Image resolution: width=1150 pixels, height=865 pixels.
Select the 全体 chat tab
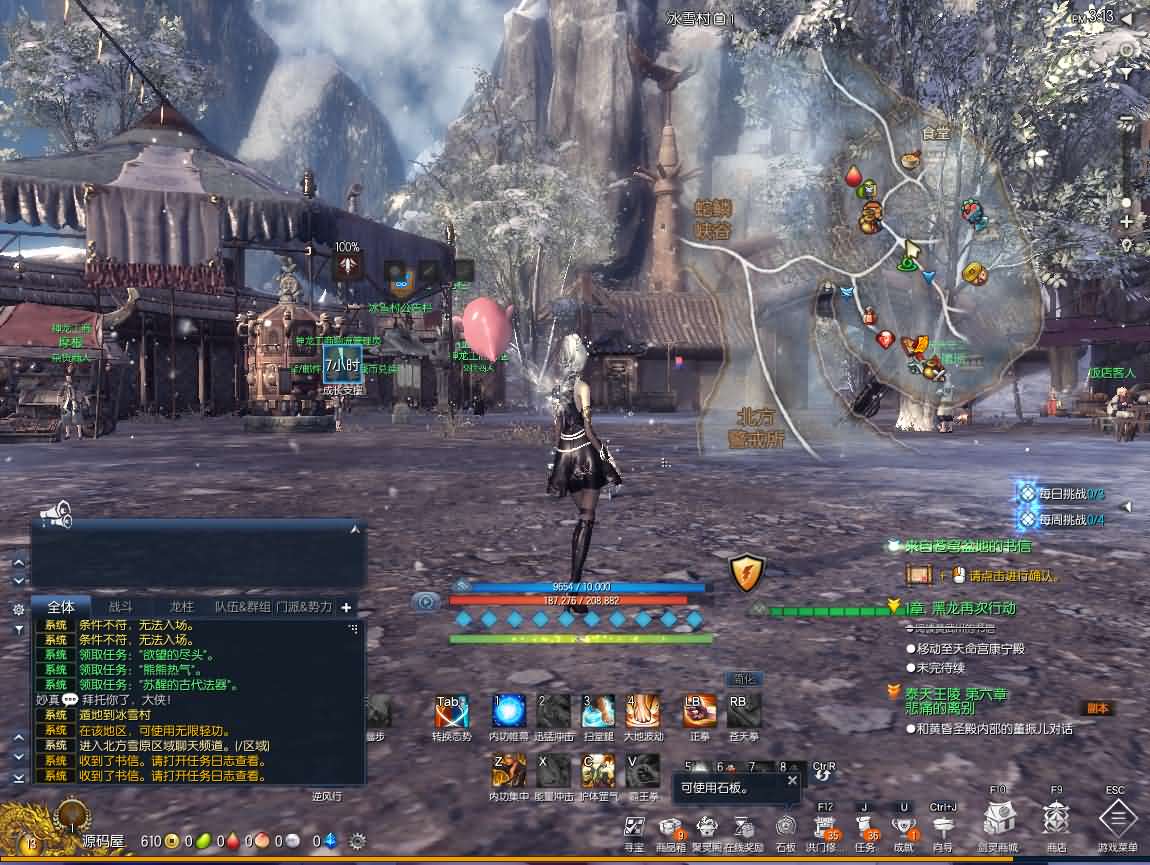click(61, 607)
